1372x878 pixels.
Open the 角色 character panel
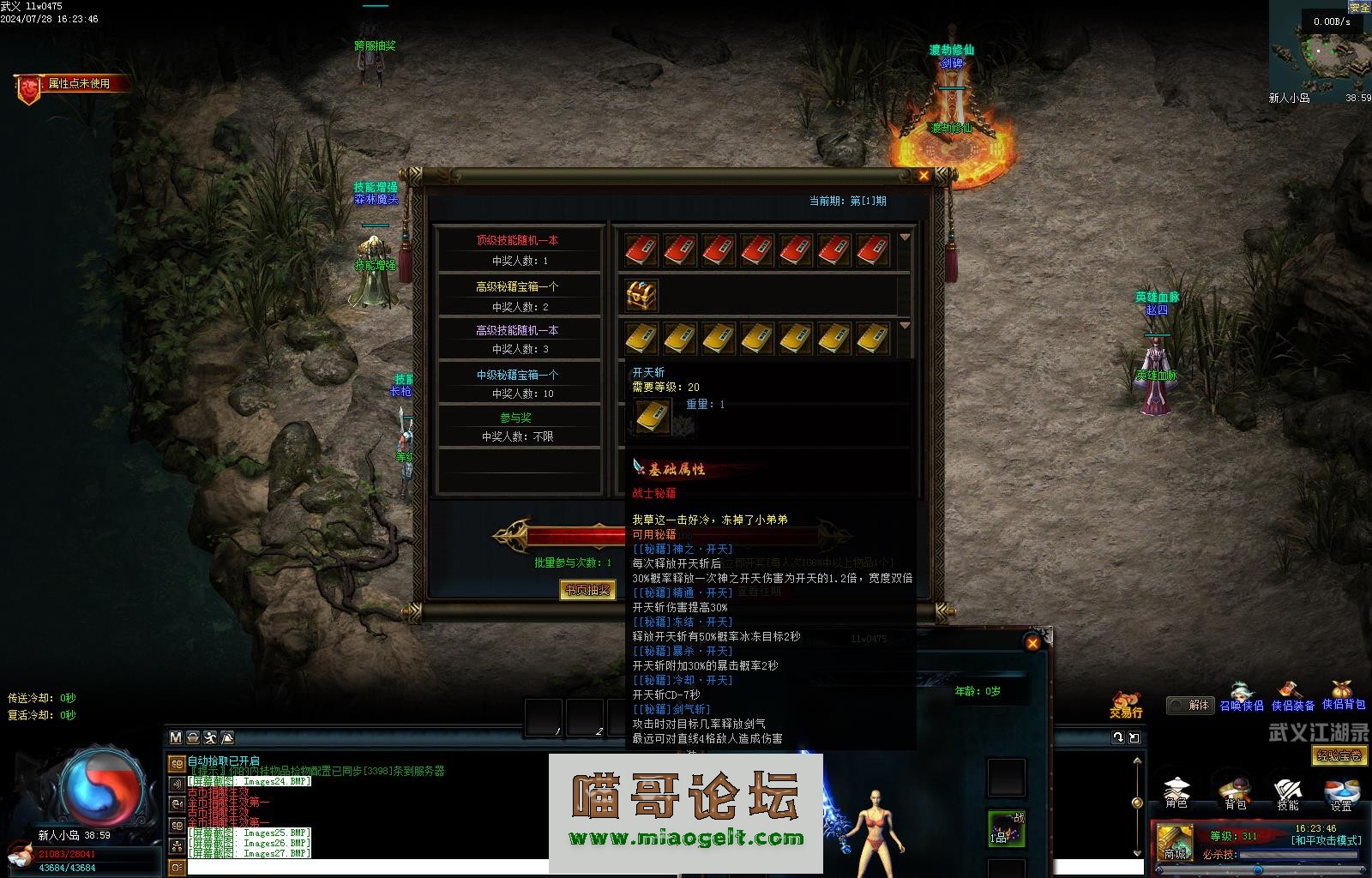coord(1176,791)
